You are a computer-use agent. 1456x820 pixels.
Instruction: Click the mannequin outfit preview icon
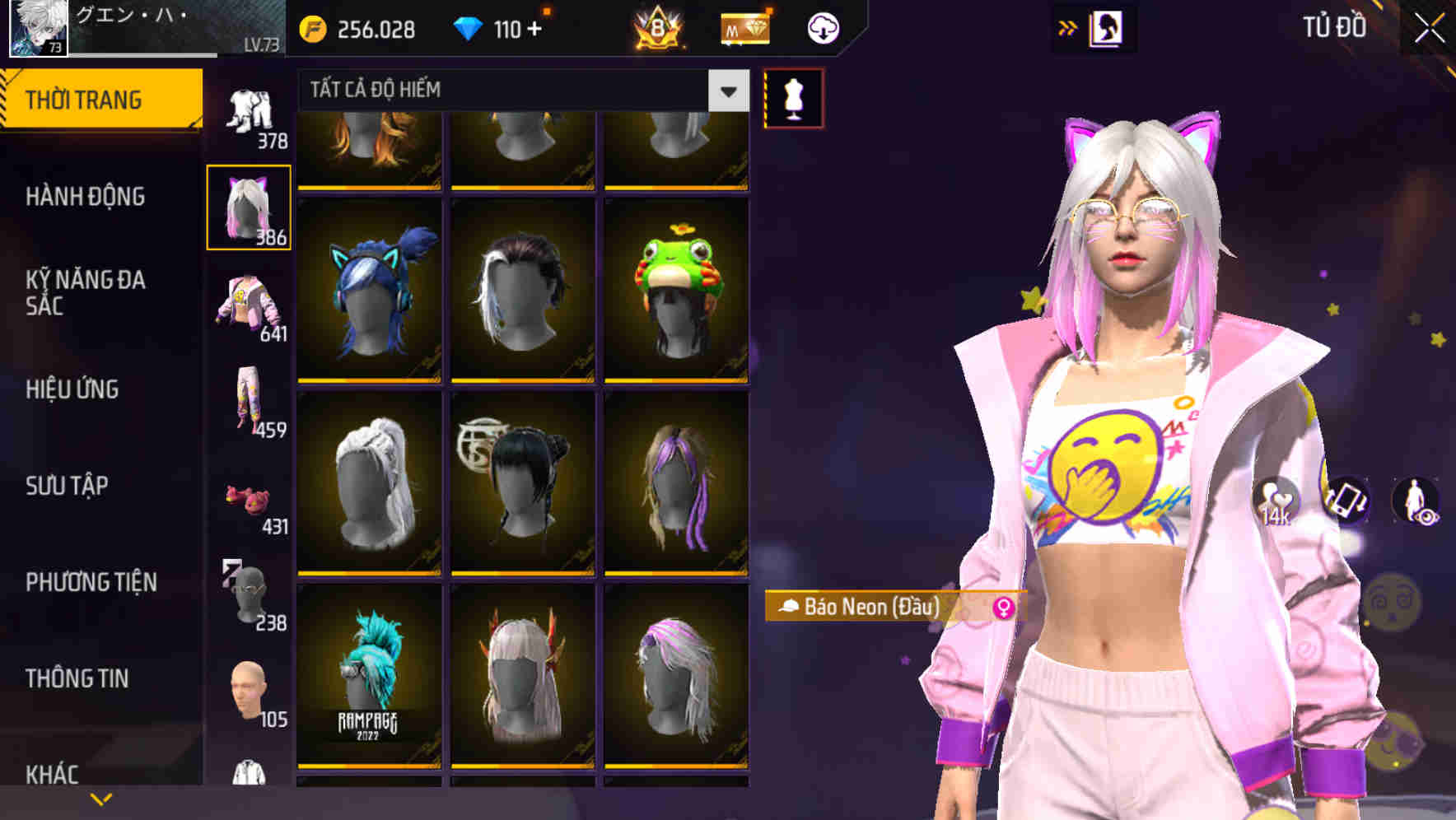point(793,96)
